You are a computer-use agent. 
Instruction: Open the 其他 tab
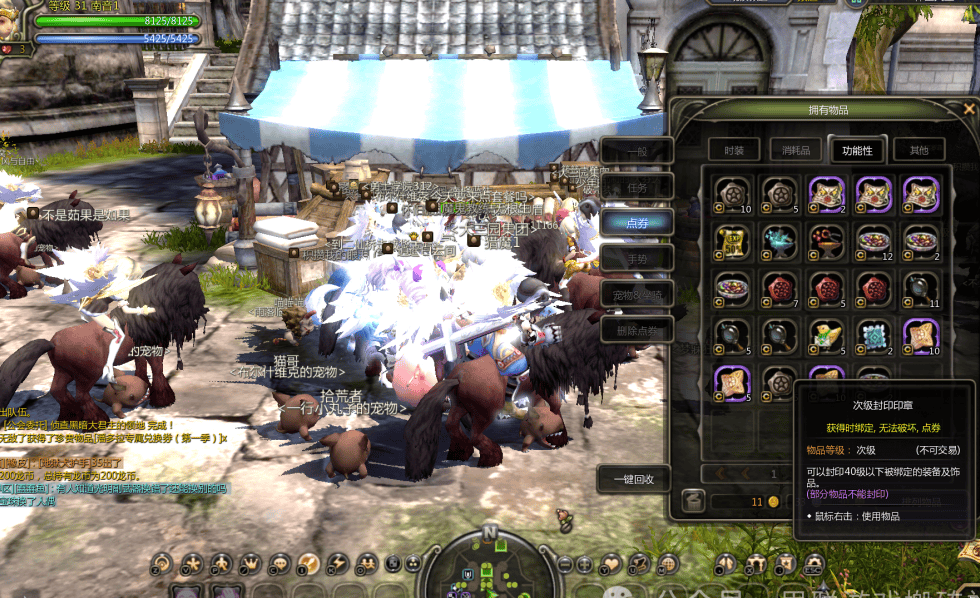pyautogui.click(x=918, y=150)
